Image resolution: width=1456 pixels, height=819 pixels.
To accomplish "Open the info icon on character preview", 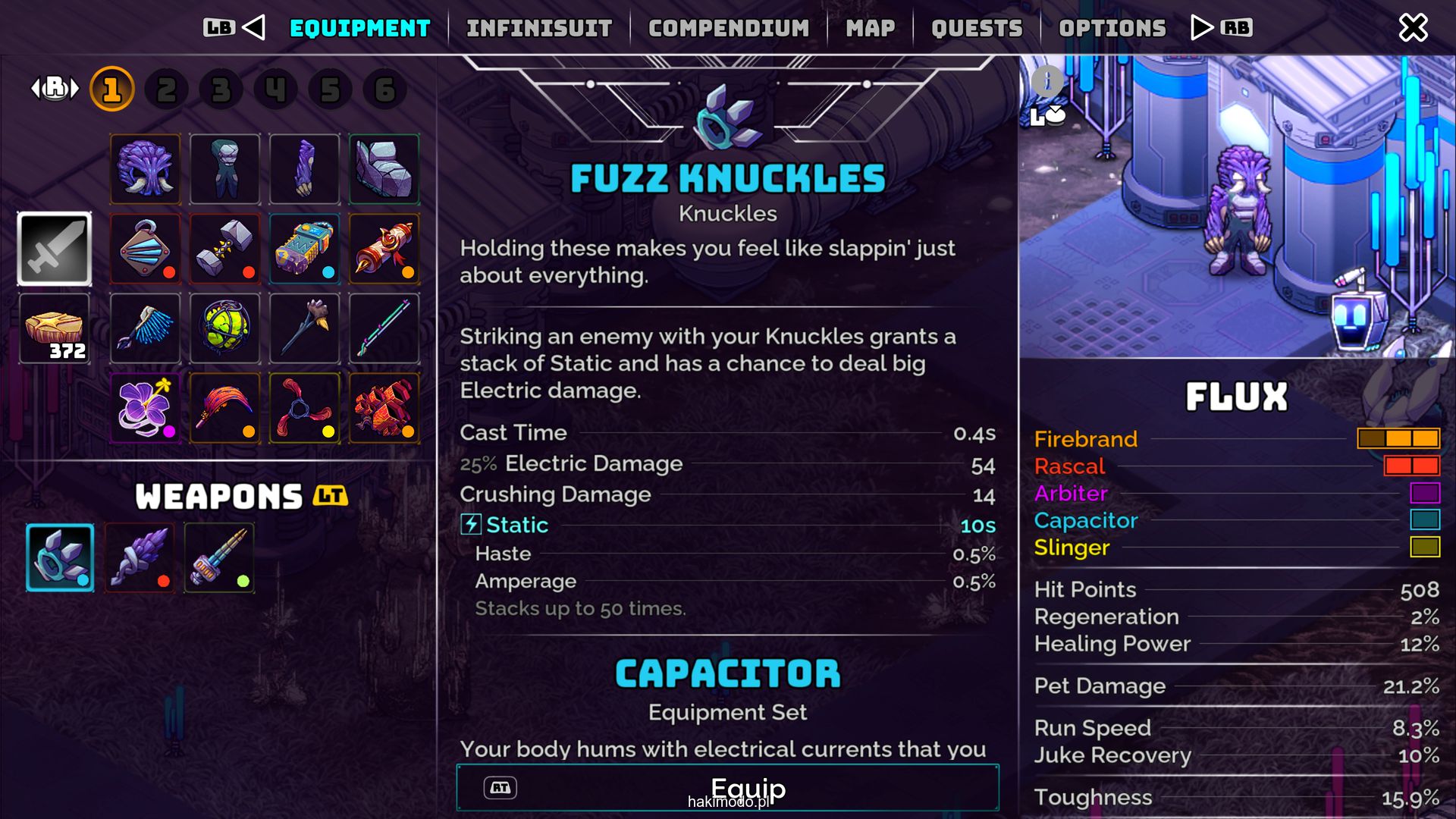I will click(x=1046, y=79).
